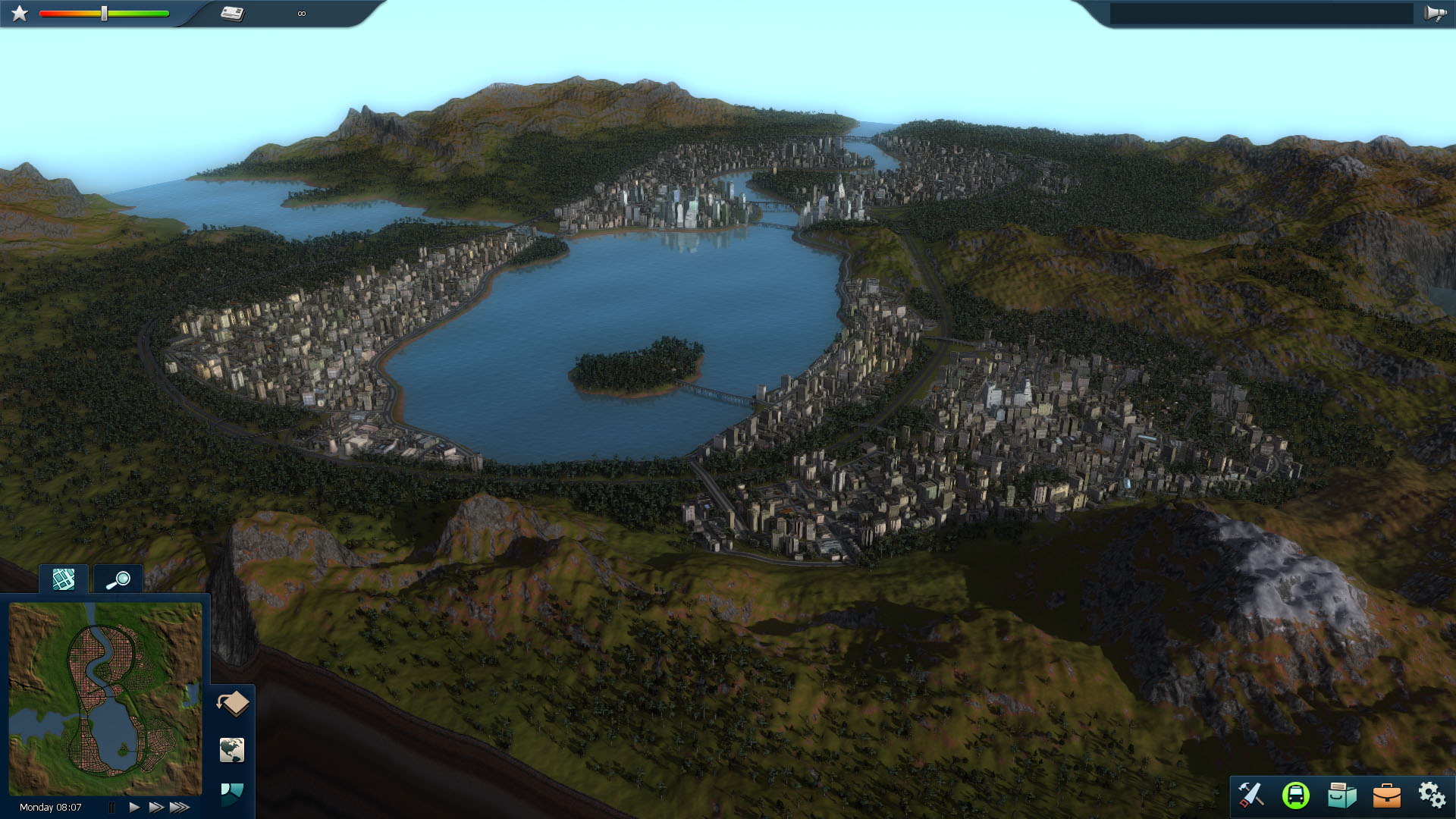
Task: Set game speed to double fast-forward
Action: pos(156,808)
